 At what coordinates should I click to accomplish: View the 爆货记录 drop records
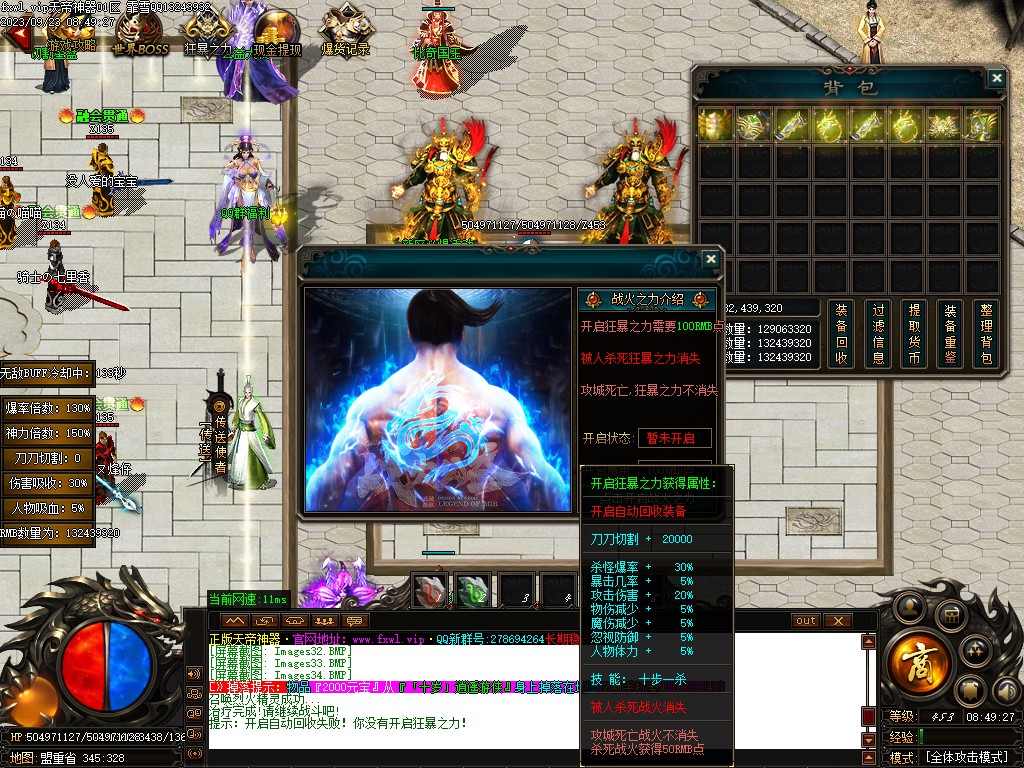click(x=345, y=36)
